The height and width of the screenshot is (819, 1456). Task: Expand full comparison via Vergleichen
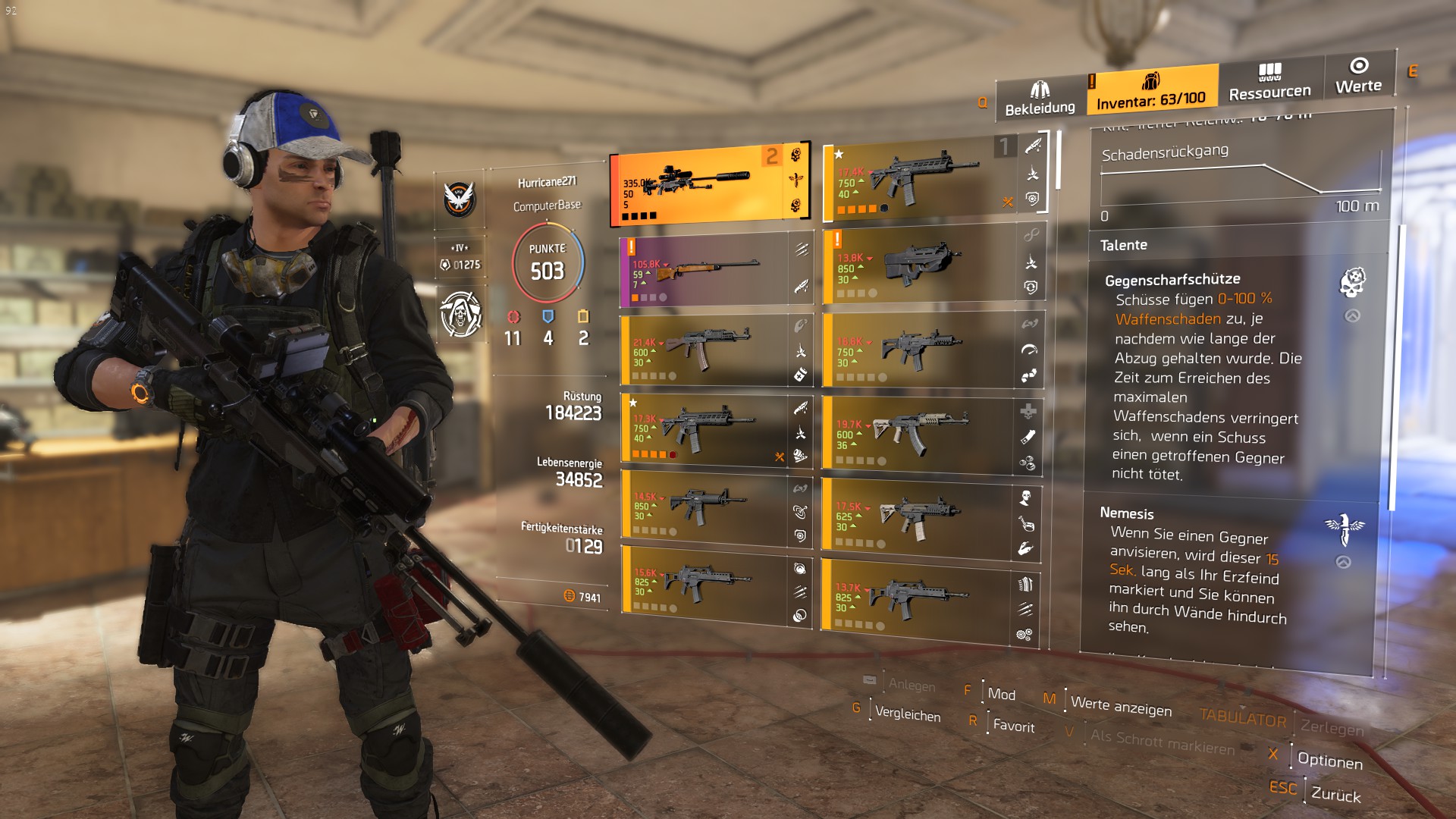907,715
